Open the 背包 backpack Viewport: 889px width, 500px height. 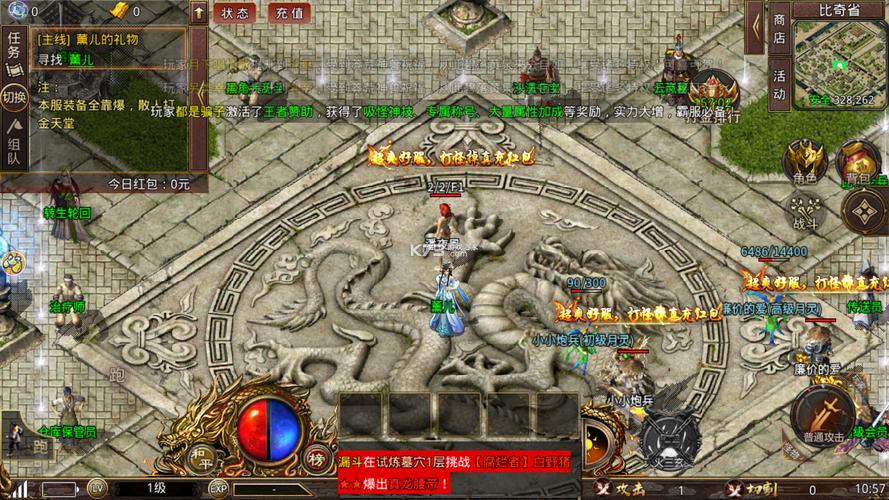[857, 161]
